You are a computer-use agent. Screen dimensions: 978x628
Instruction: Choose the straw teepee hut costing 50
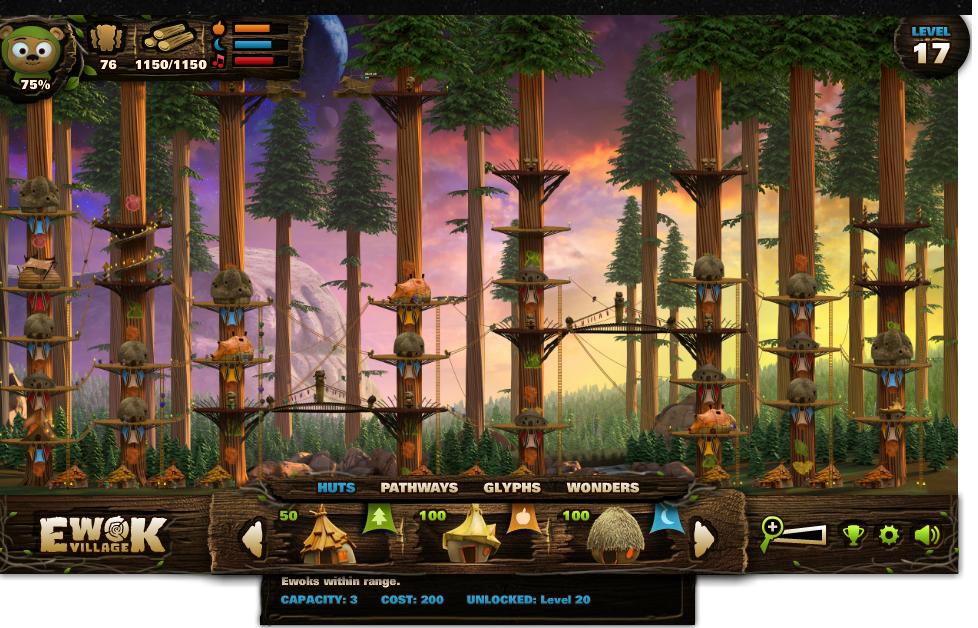coord(328,536)
